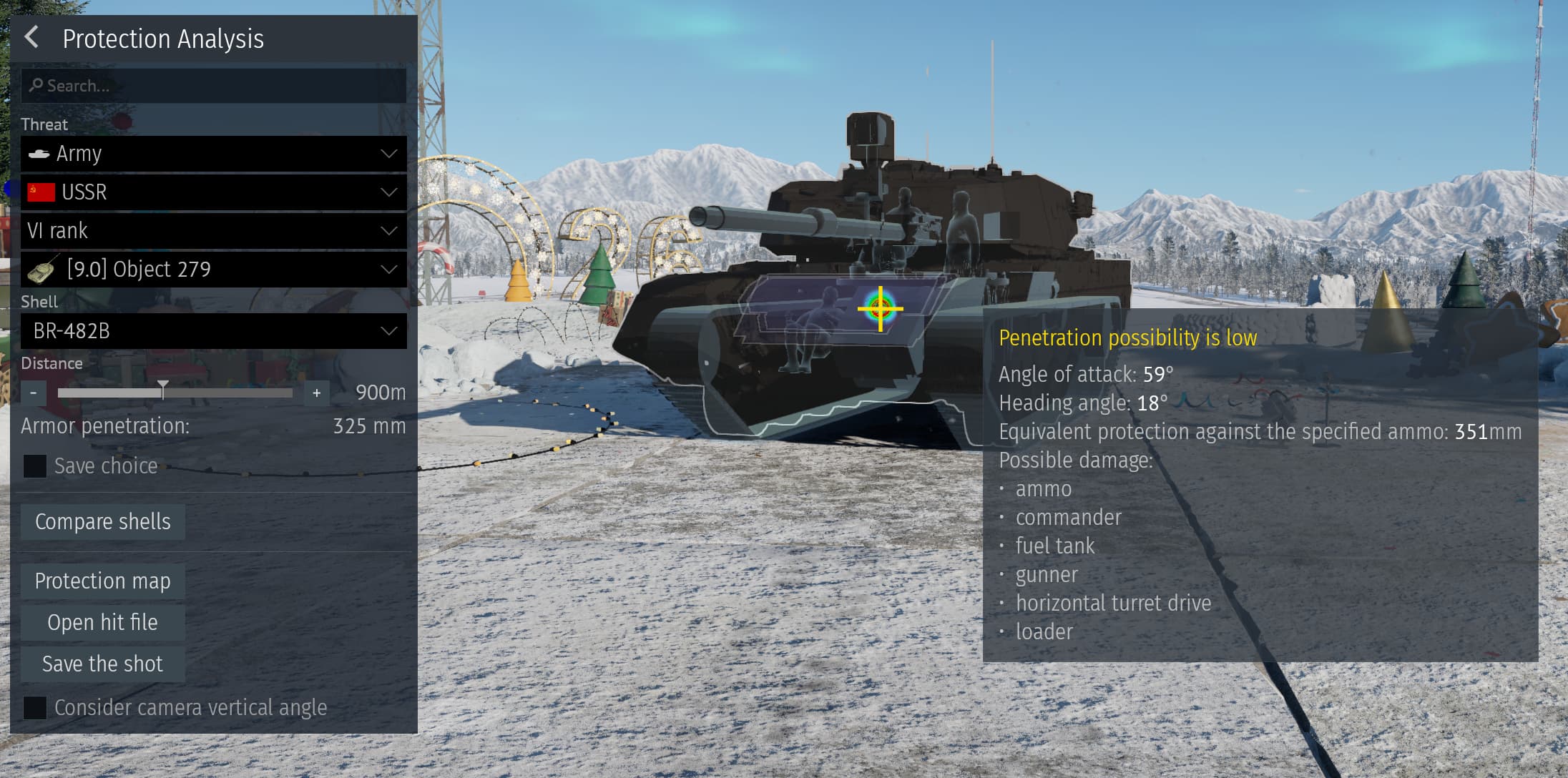This screenshot has width=1568, height=778.
Task: Click the vehicle search field
Action: (213, 86)
